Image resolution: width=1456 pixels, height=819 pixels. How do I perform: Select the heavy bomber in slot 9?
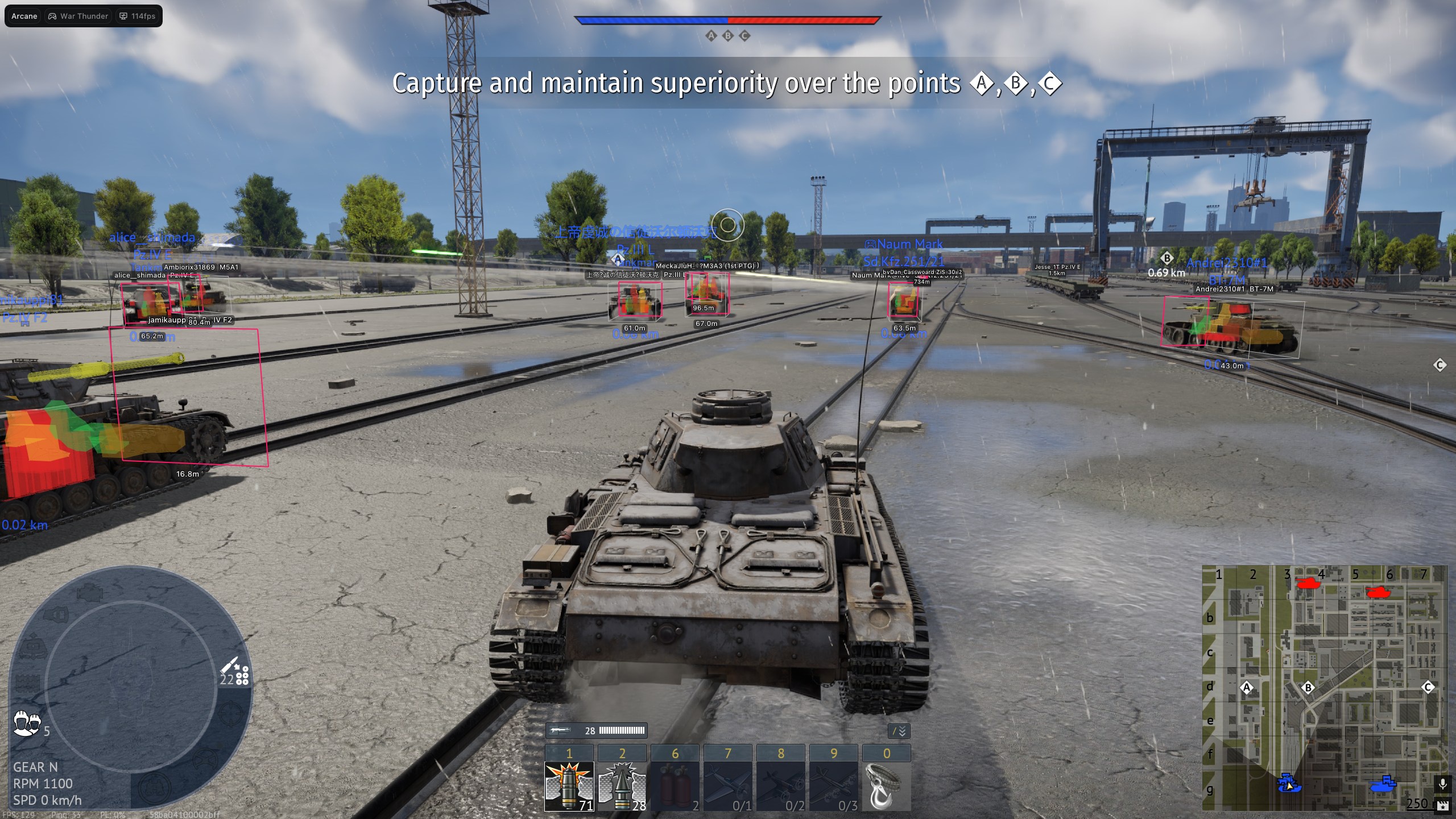pyautogui.click(x=834, y=788)
